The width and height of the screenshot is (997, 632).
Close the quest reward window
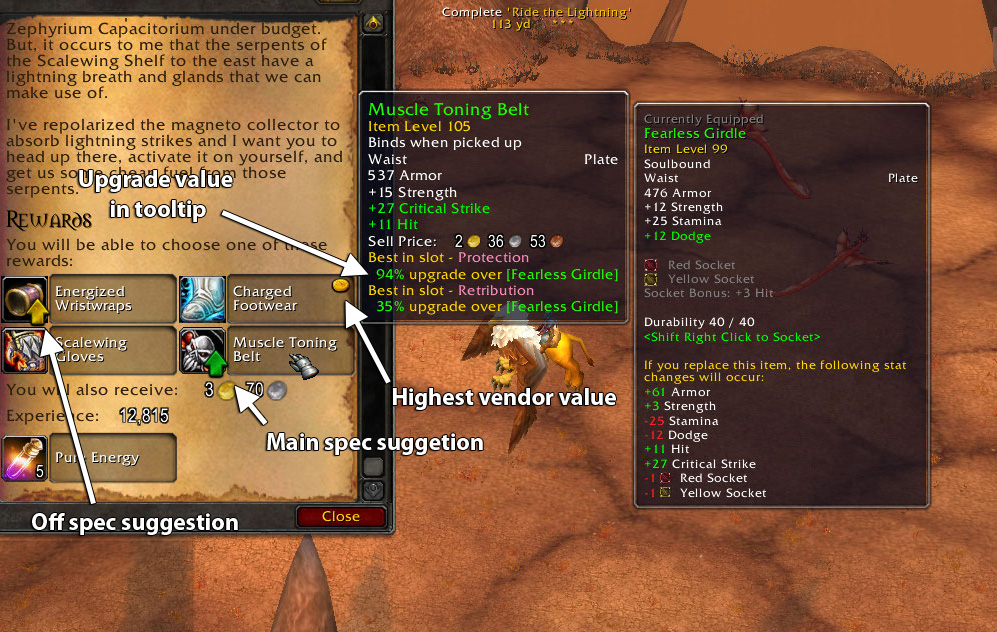[x=341, y=517]
